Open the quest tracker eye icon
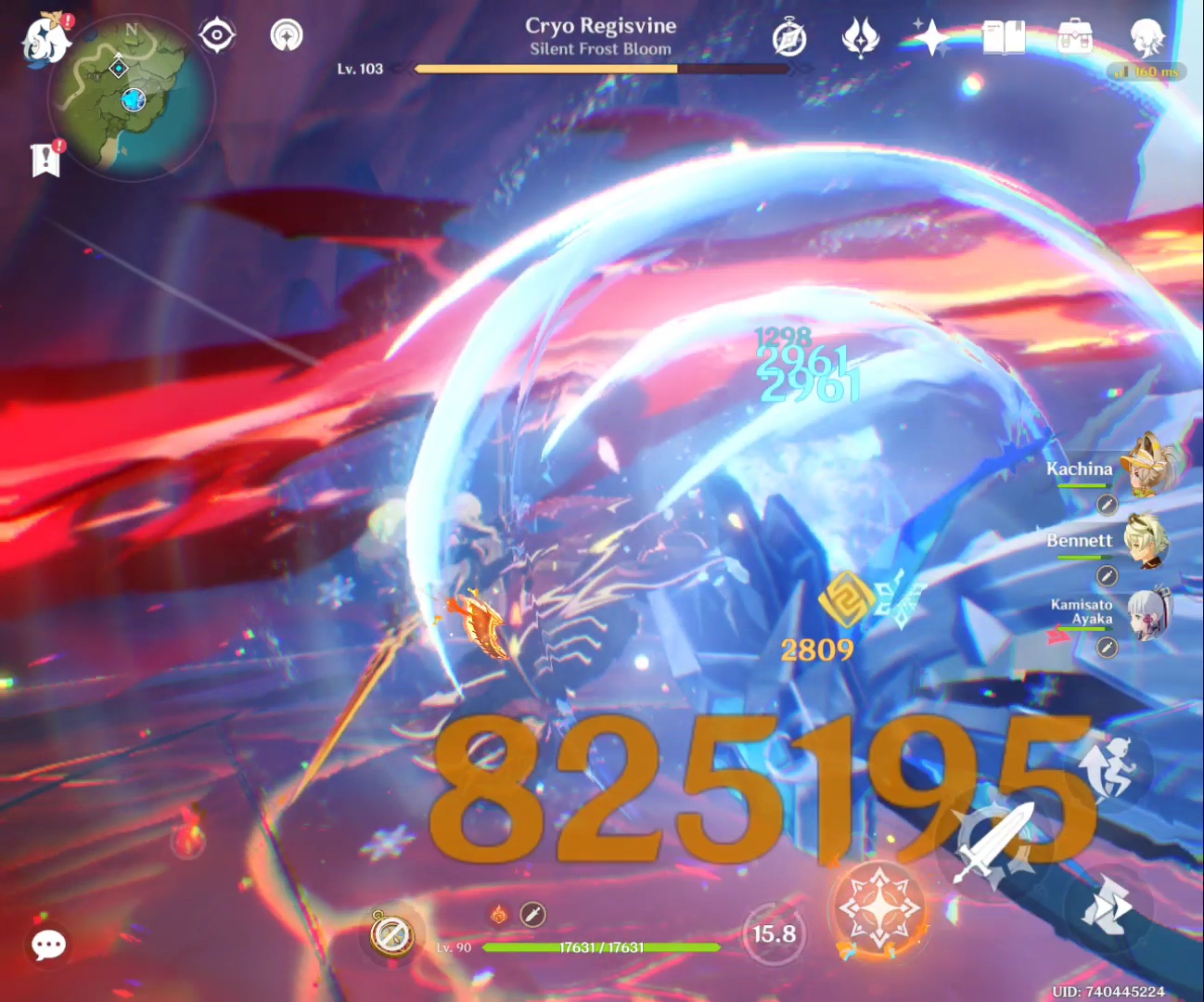The height and width of the screenshot is (1002, 1204). pyautogui.click(x=217, y=34)
